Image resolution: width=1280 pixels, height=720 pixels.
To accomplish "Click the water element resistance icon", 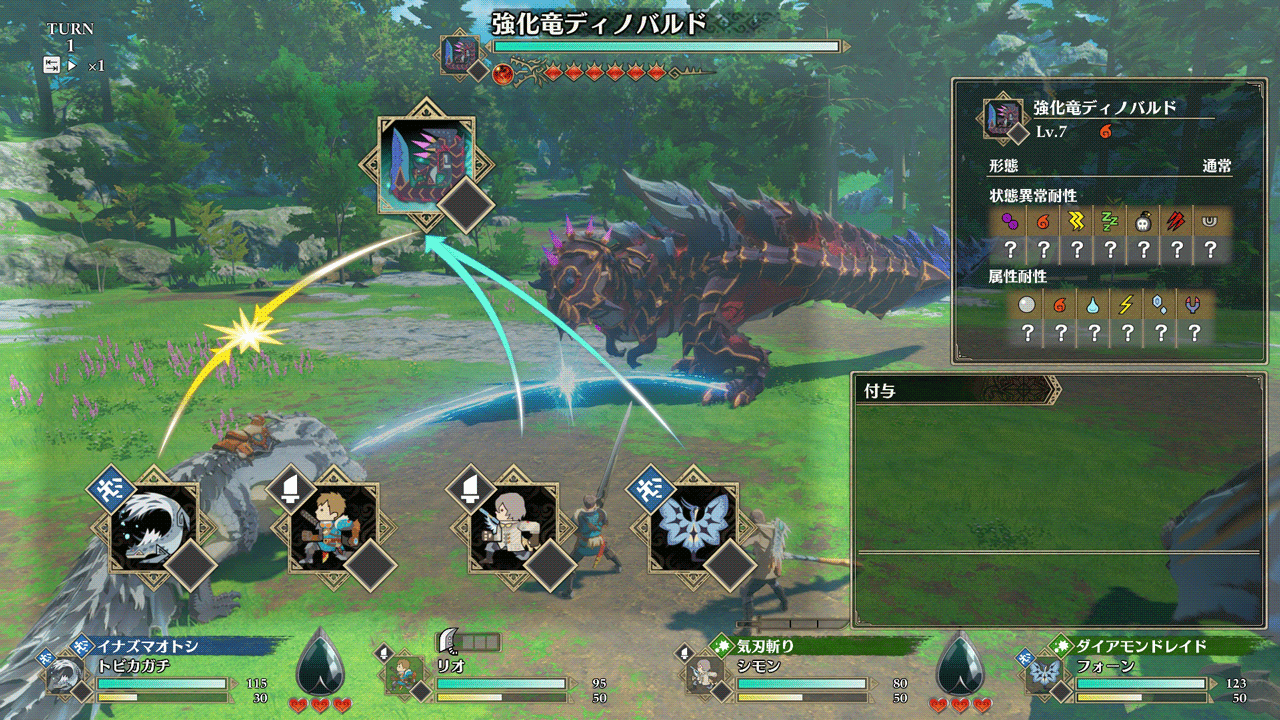I will pos(1093,305).
